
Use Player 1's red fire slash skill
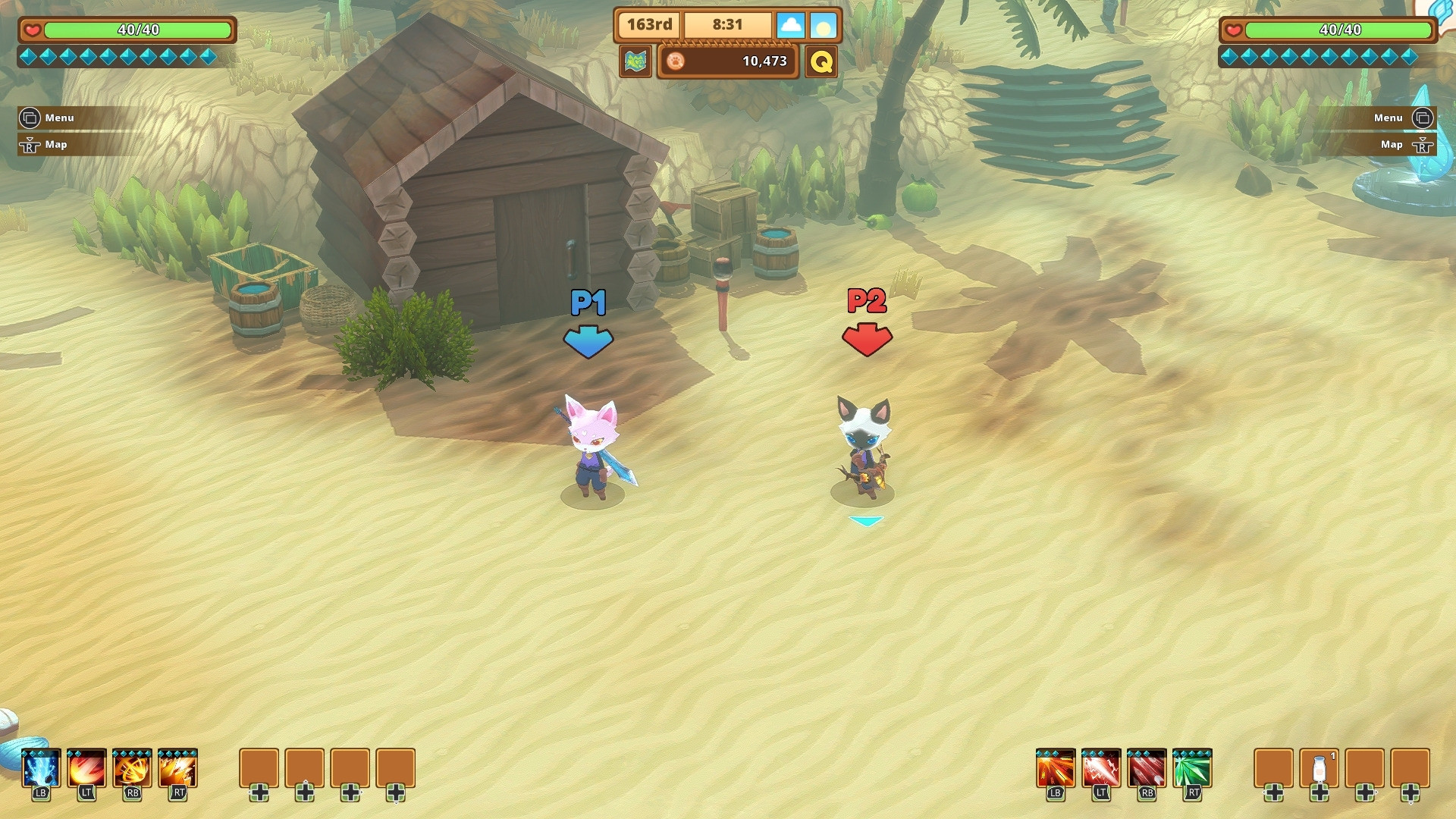86,770
